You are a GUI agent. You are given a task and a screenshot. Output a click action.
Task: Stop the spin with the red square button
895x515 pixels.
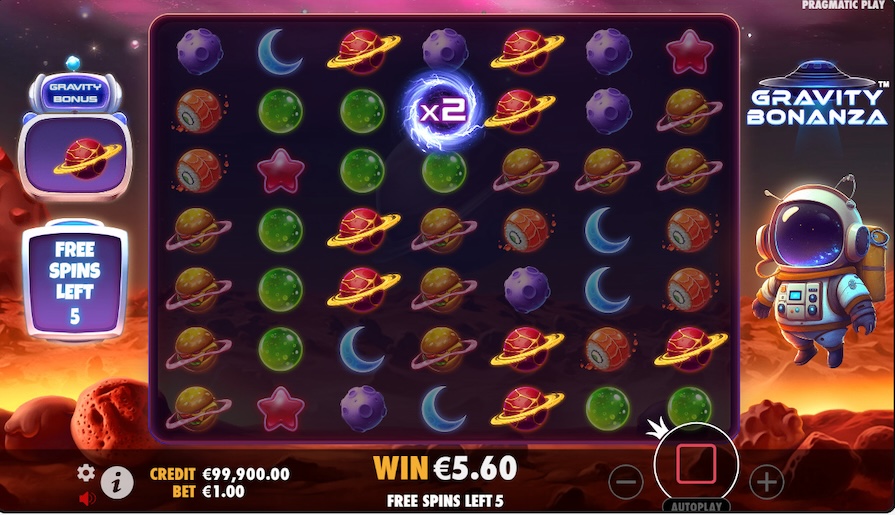(x=695, y=465)
